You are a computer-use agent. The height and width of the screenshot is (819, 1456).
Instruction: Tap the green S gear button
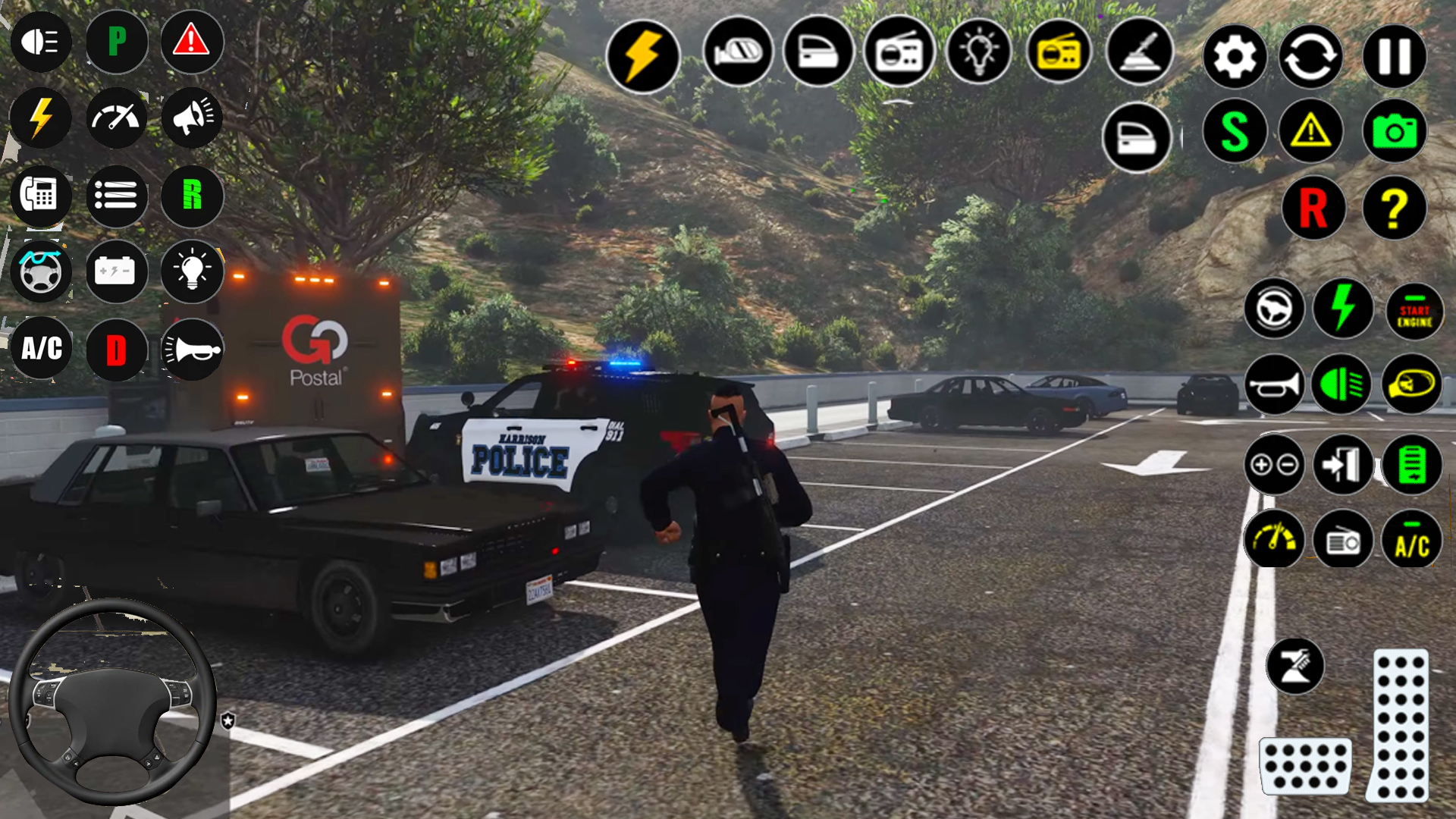tap(1235, 130)
